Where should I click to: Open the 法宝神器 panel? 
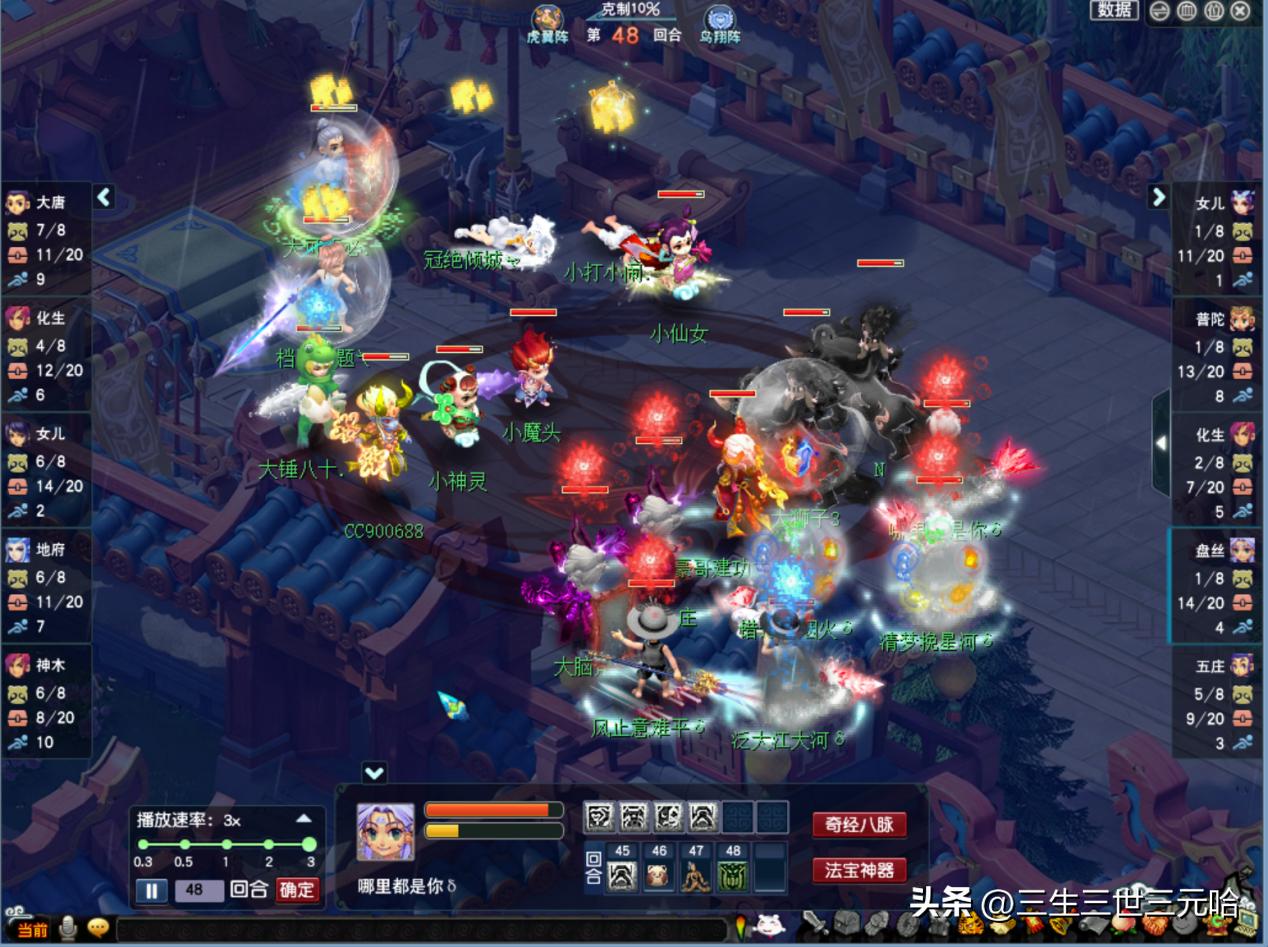pyautogui.click(x=860, y=870)
